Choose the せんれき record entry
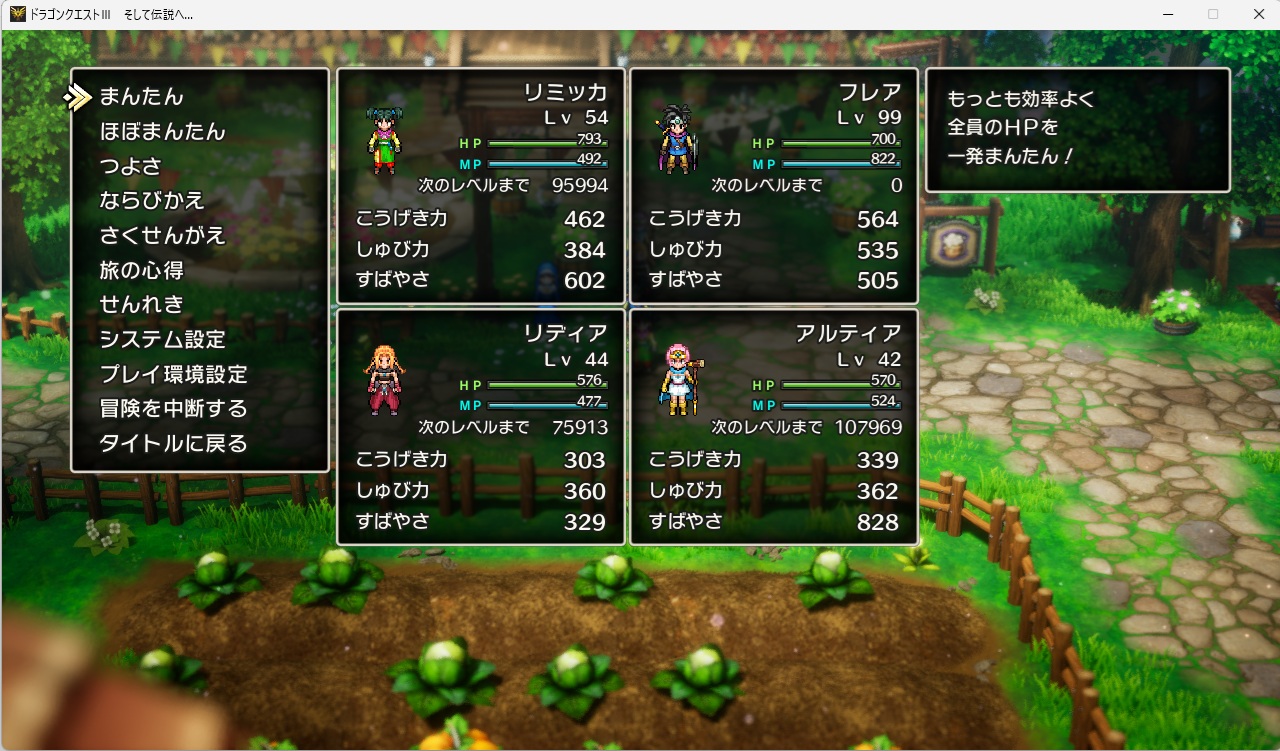1280x751 pixels. [x=141, y=304]
